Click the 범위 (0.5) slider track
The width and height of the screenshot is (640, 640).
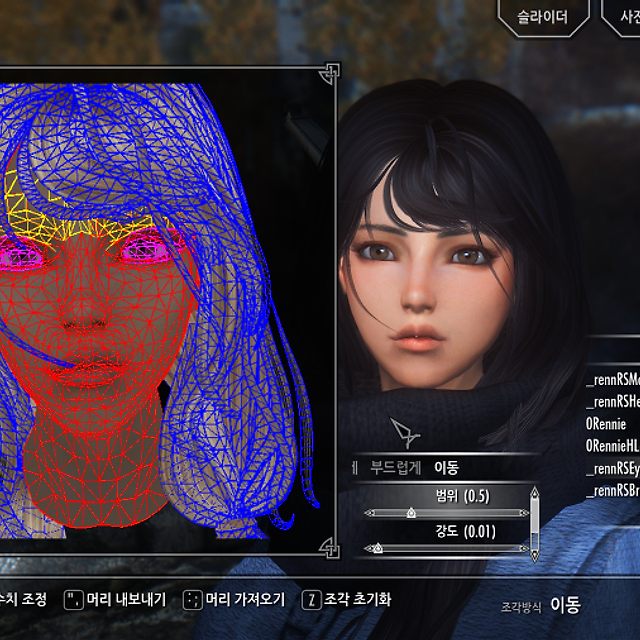[446, 513]
